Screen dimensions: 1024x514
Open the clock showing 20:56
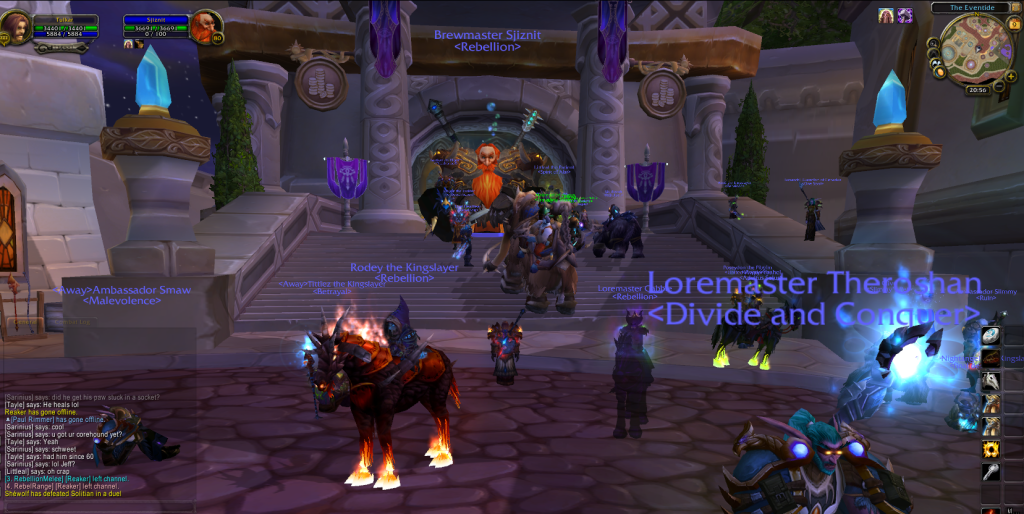point(980,89)
